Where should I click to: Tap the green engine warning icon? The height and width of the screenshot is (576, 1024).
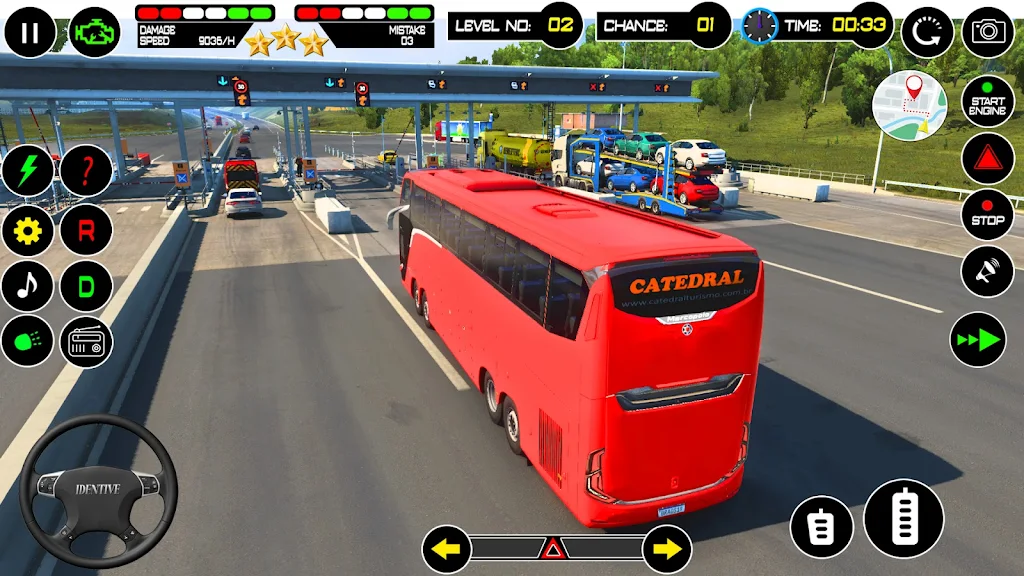click(95, 32)
